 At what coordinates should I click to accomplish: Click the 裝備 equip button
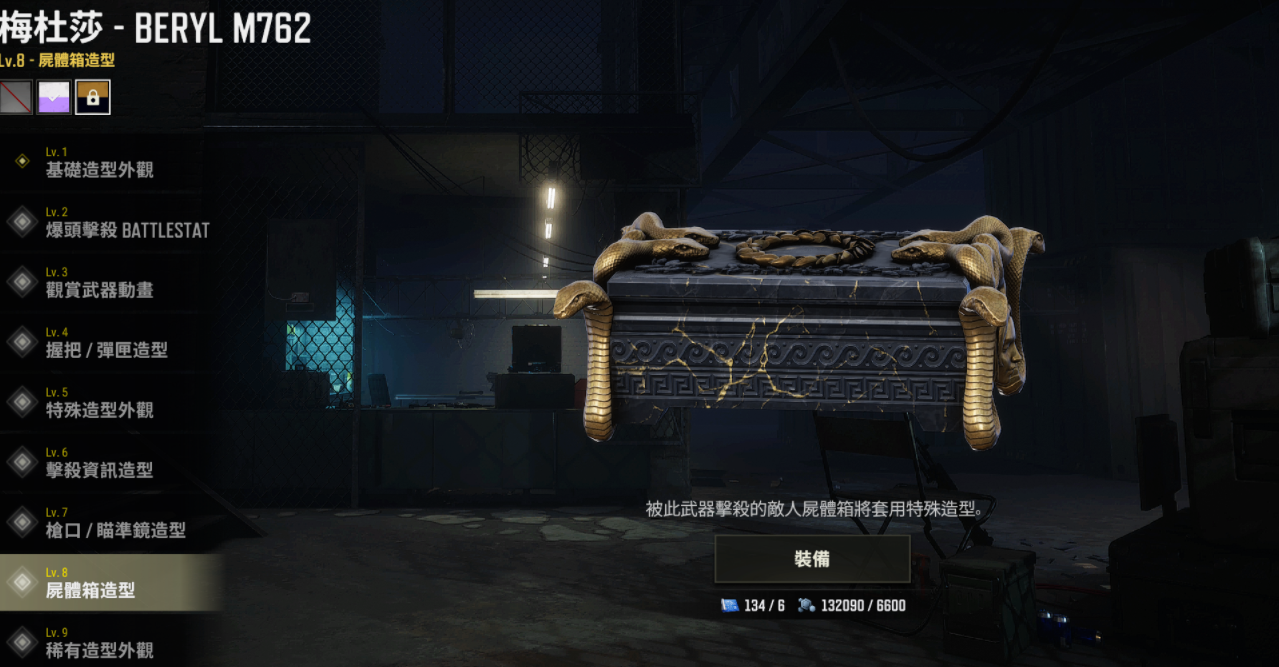click(812, 559)
